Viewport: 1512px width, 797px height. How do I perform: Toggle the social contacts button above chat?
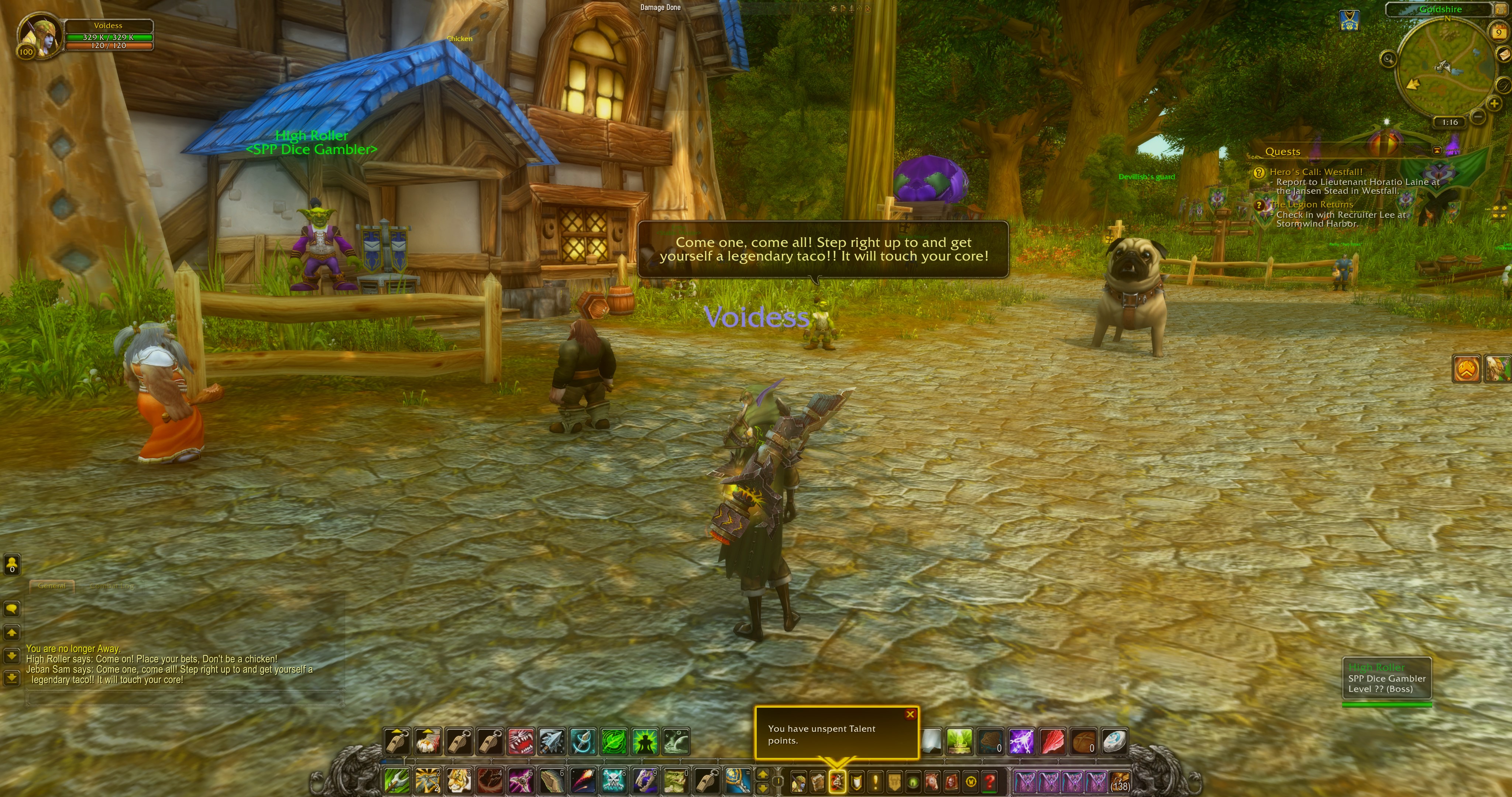click(11, 565)
